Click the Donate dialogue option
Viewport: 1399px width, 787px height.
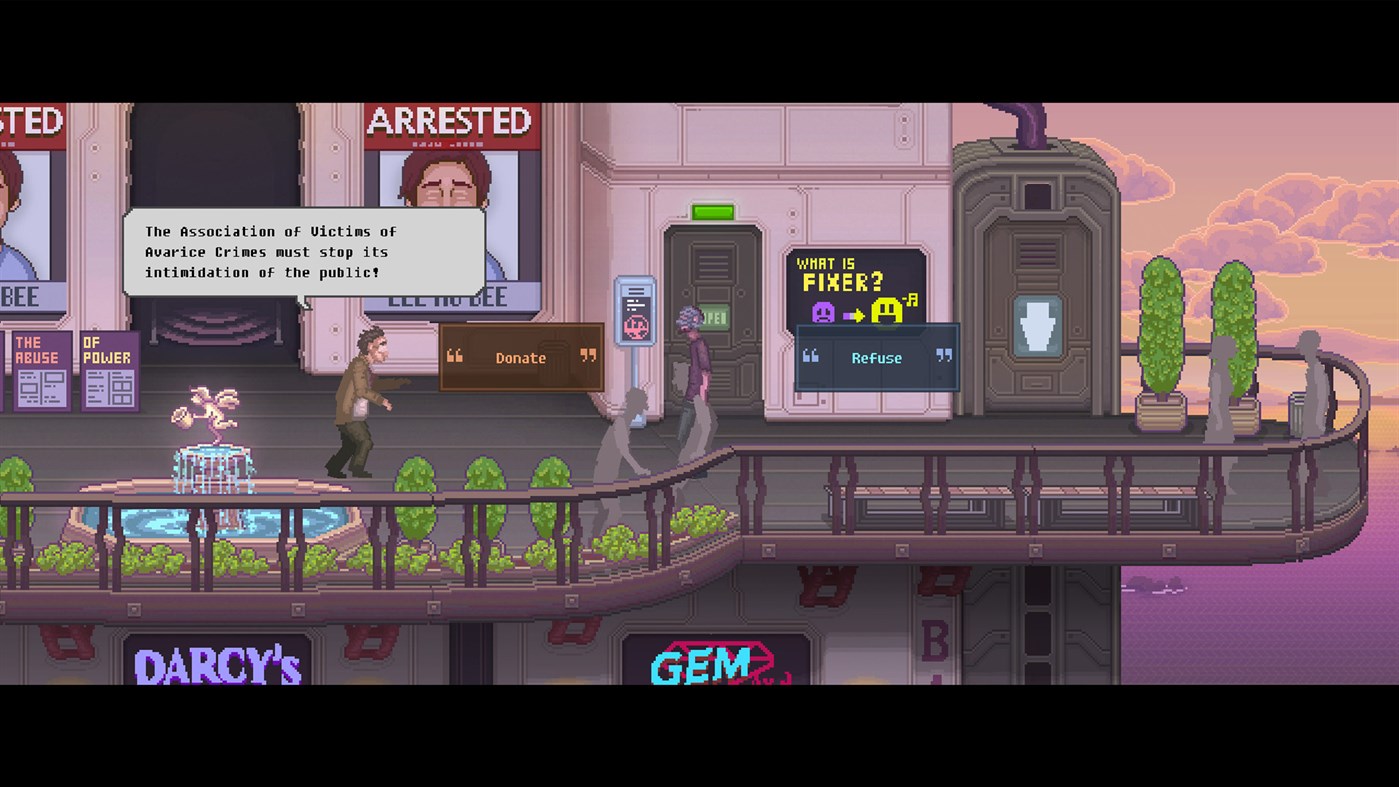click(520, 358)
